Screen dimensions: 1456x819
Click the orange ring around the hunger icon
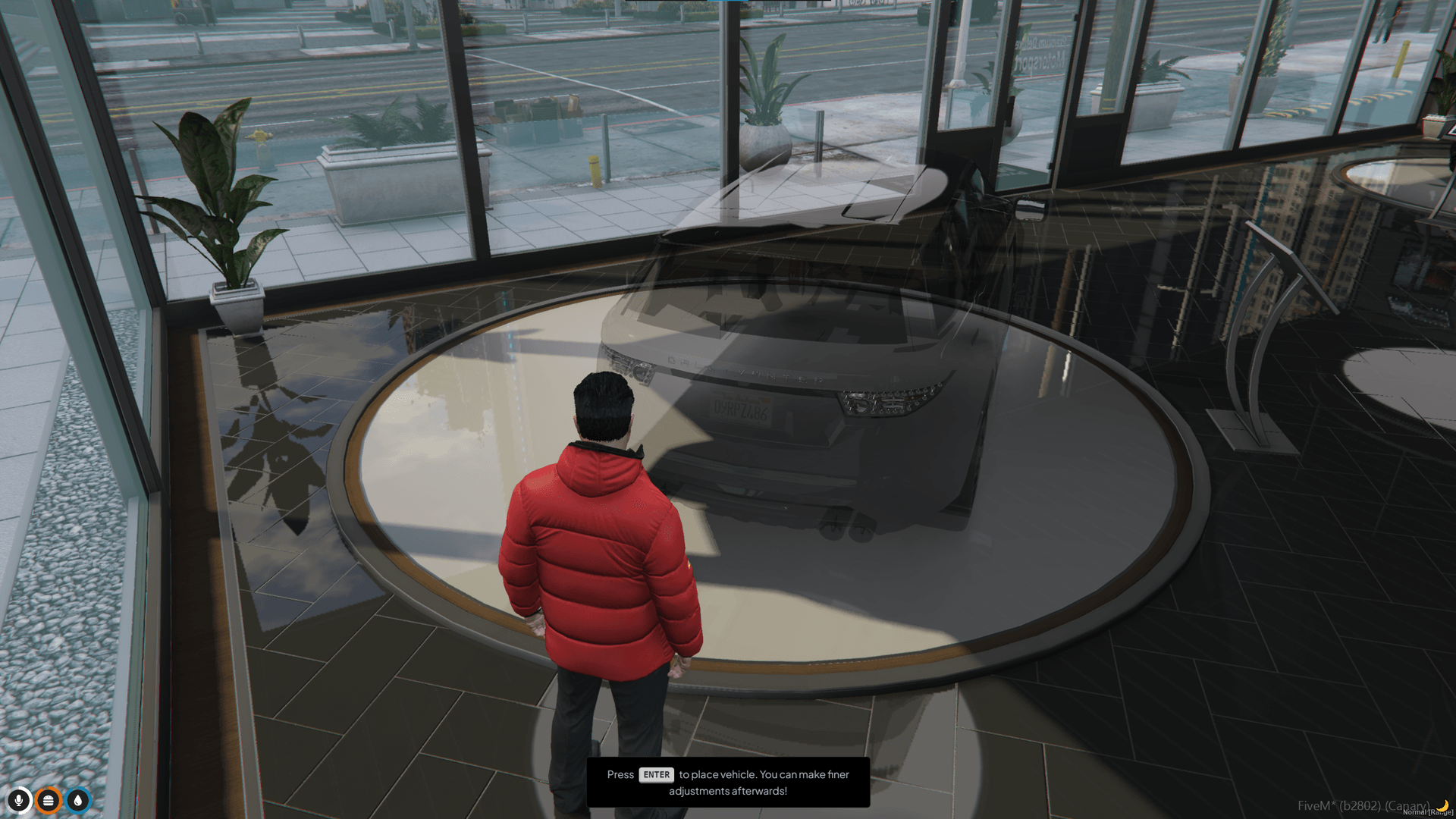point(48,789)
